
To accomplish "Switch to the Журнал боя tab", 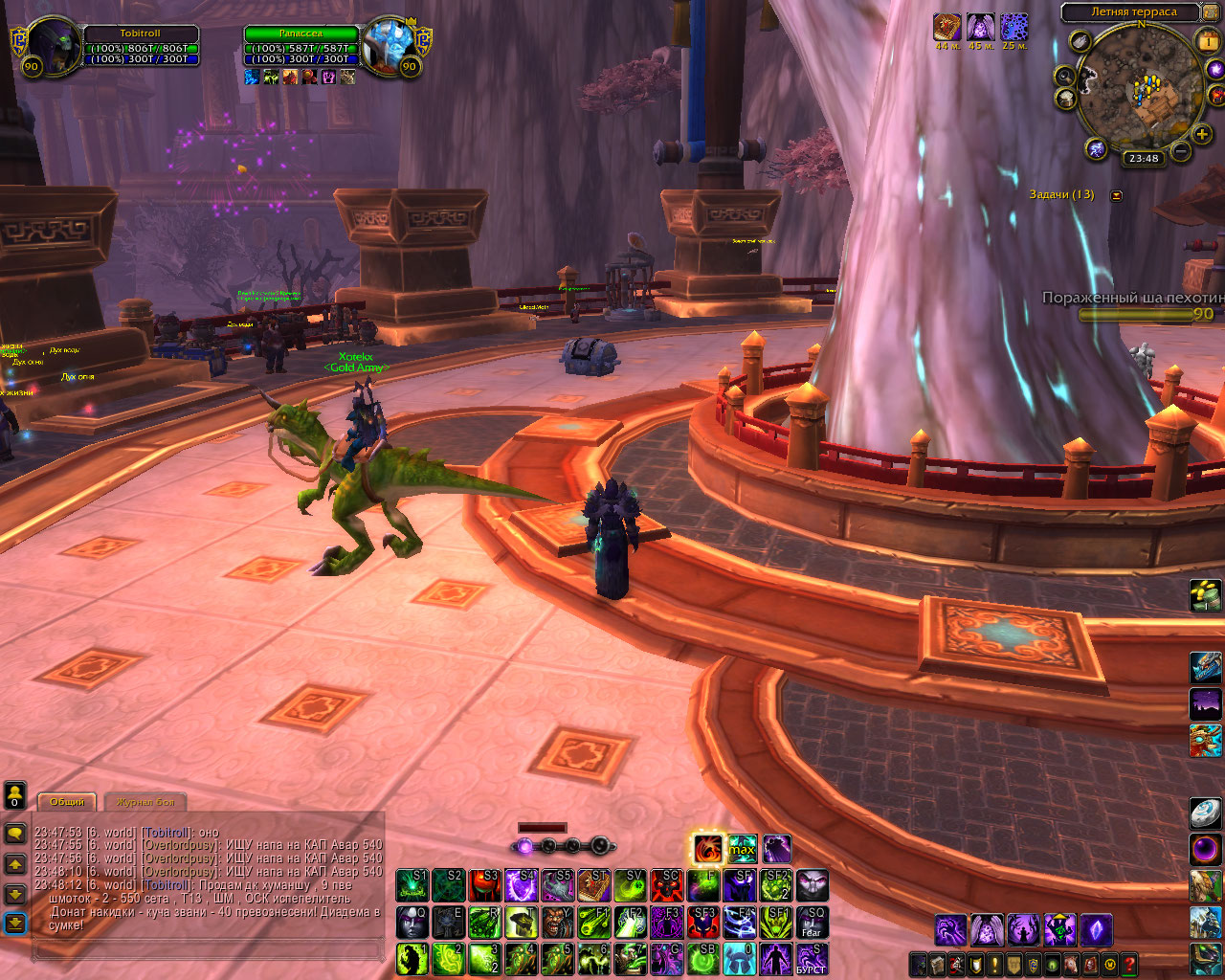I will 146,802.
